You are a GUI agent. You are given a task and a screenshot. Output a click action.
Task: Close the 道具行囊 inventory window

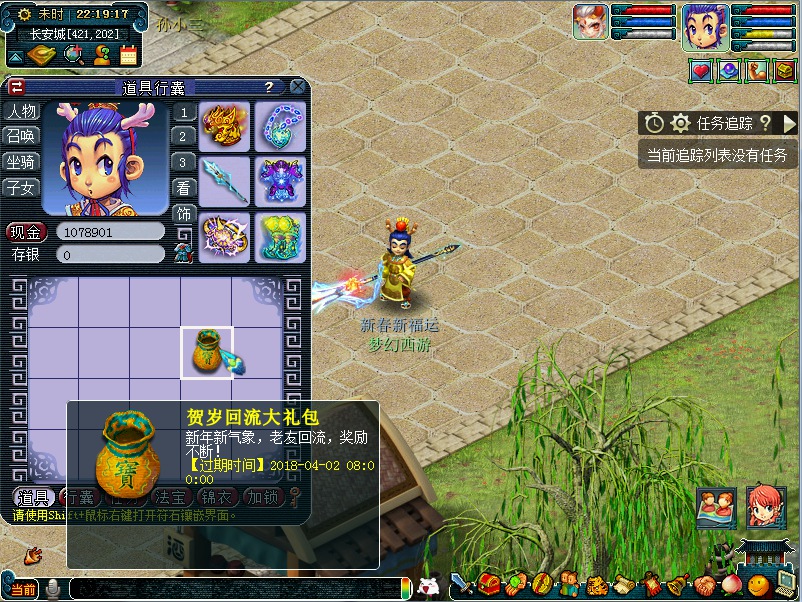pos(297,87)
